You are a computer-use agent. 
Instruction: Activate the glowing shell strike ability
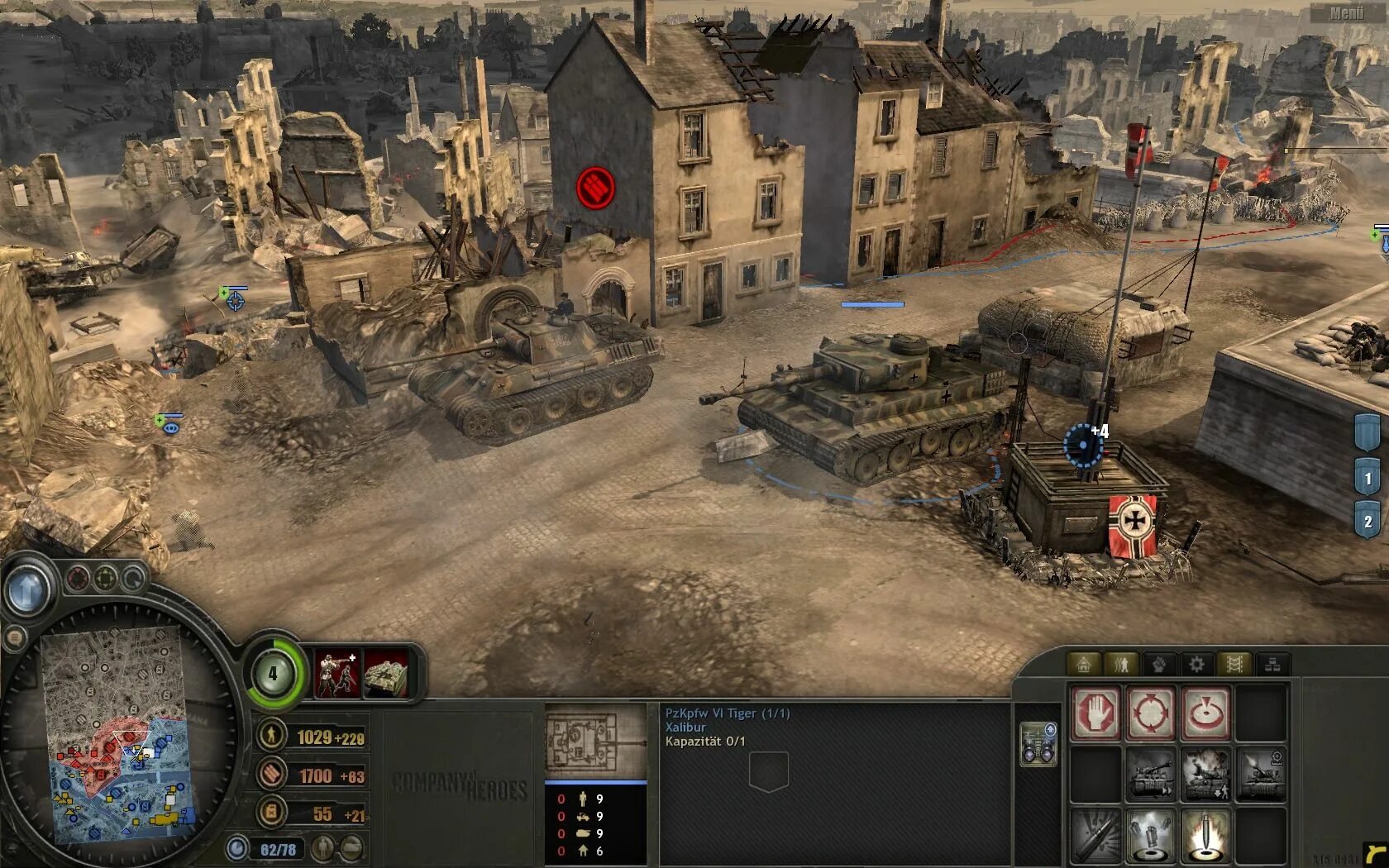point(1205,835)
